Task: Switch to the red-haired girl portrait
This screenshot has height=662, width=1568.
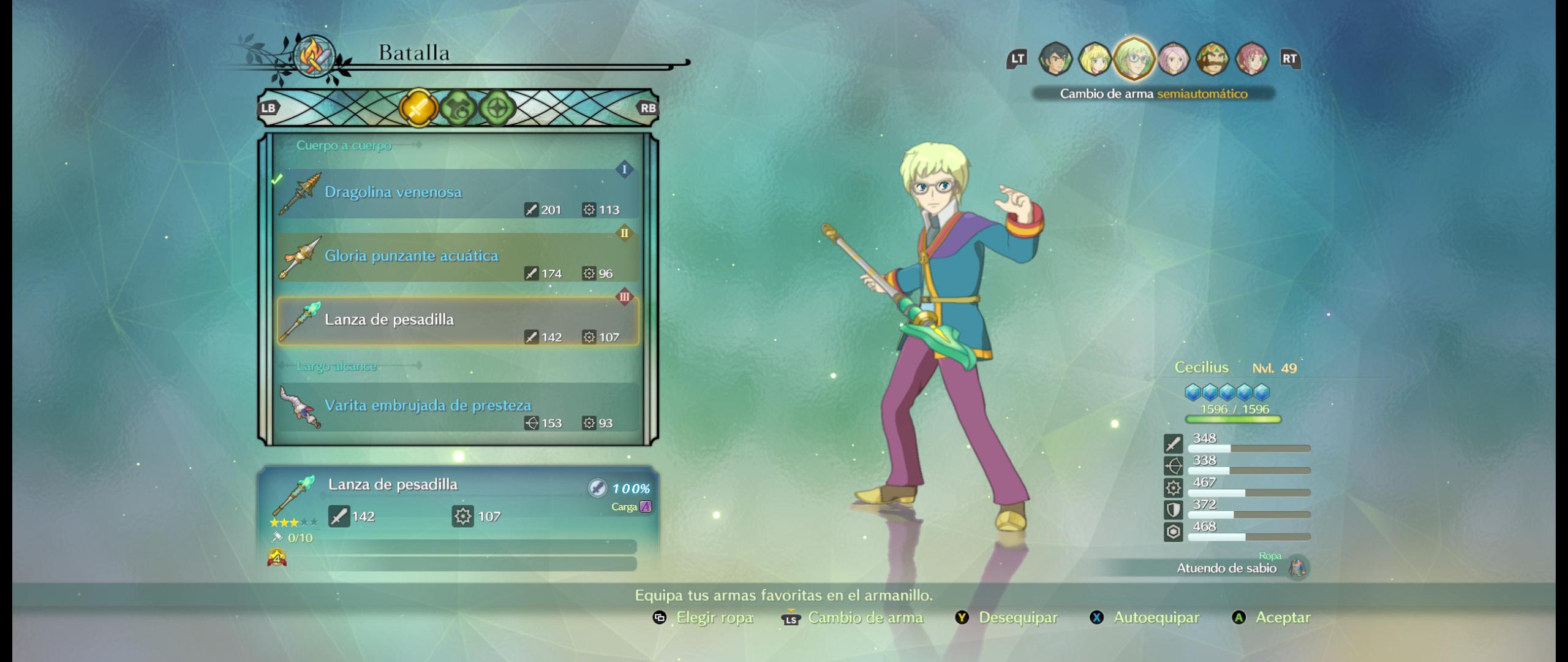Action: [1251, 59]
